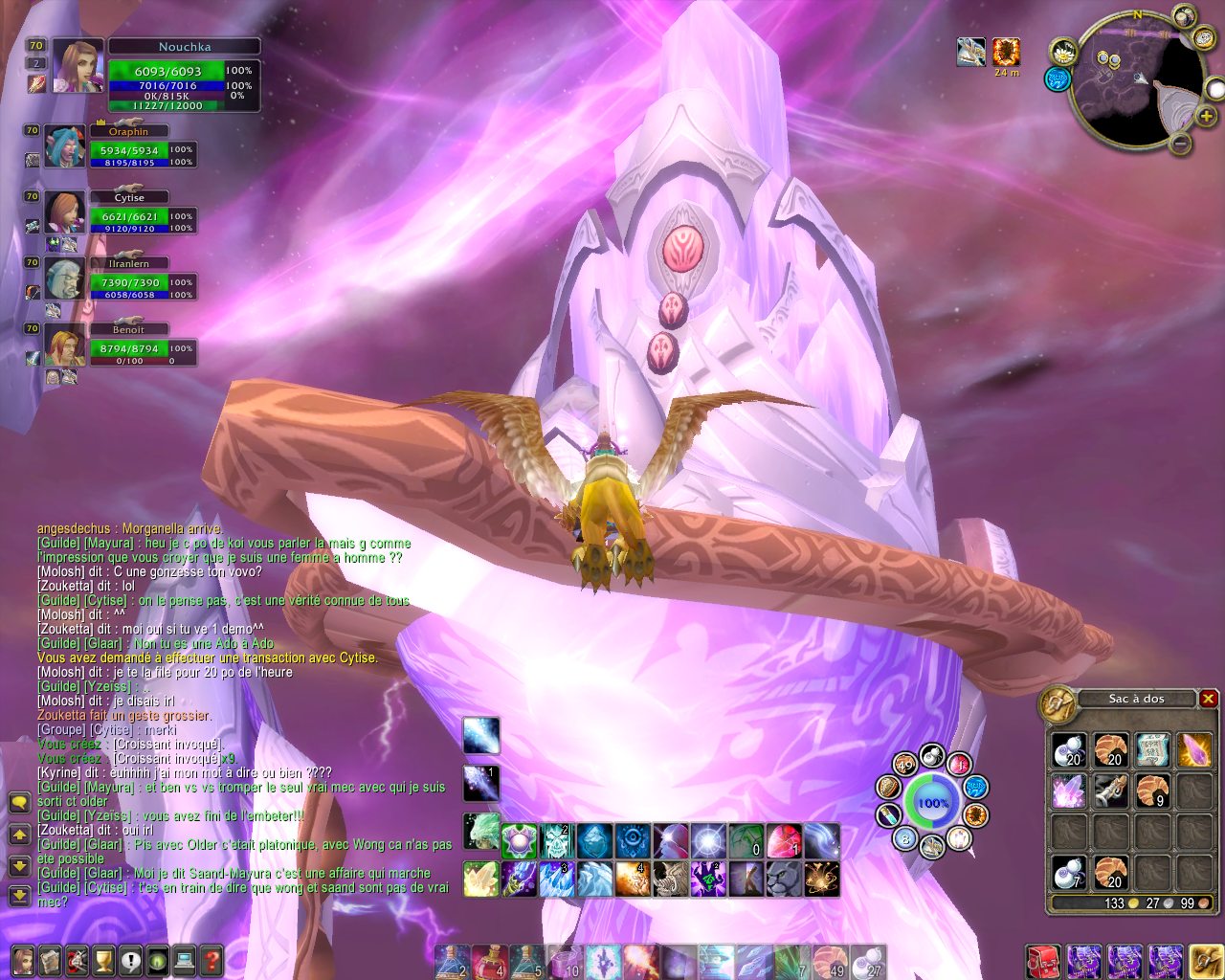Viewport: 1225px width, 980px height.
Task: Open the character info micro button
Action: click(x=23, y=959)
